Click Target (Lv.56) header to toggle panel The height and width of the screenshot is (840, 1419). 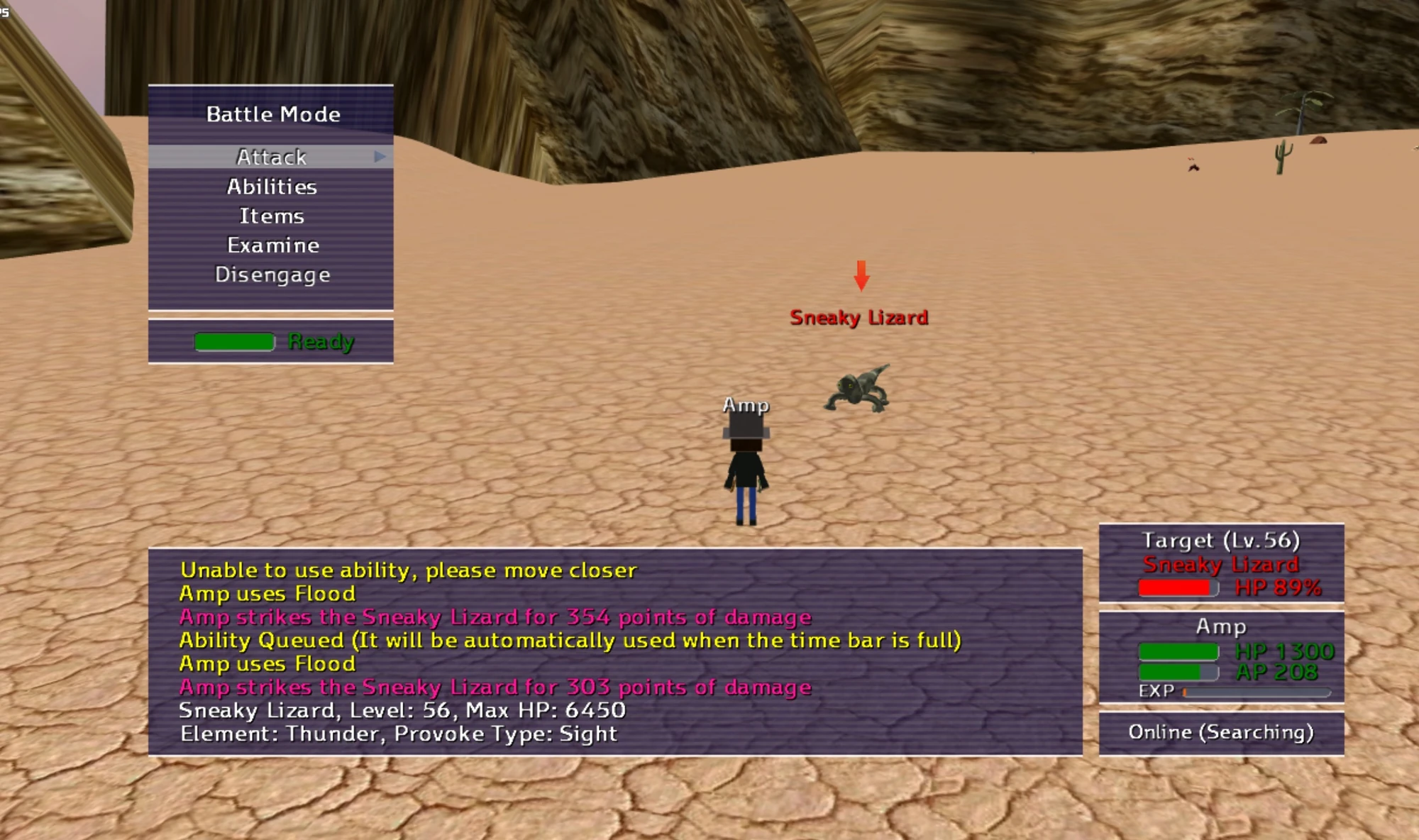click(1220, 539)
